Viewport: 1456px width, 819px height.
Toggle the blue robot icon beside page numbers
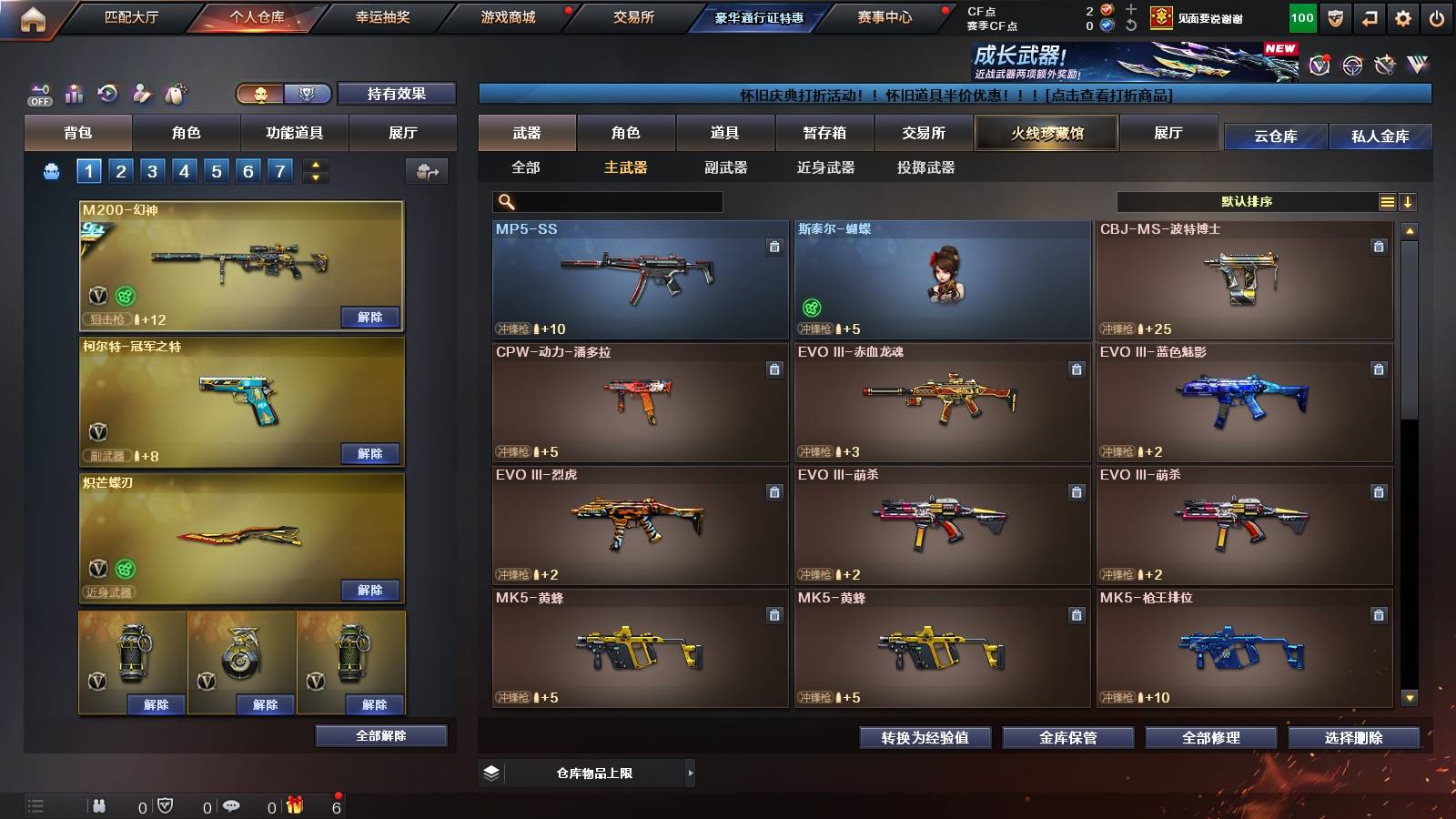pyautogui.click(x=53, y=169)
